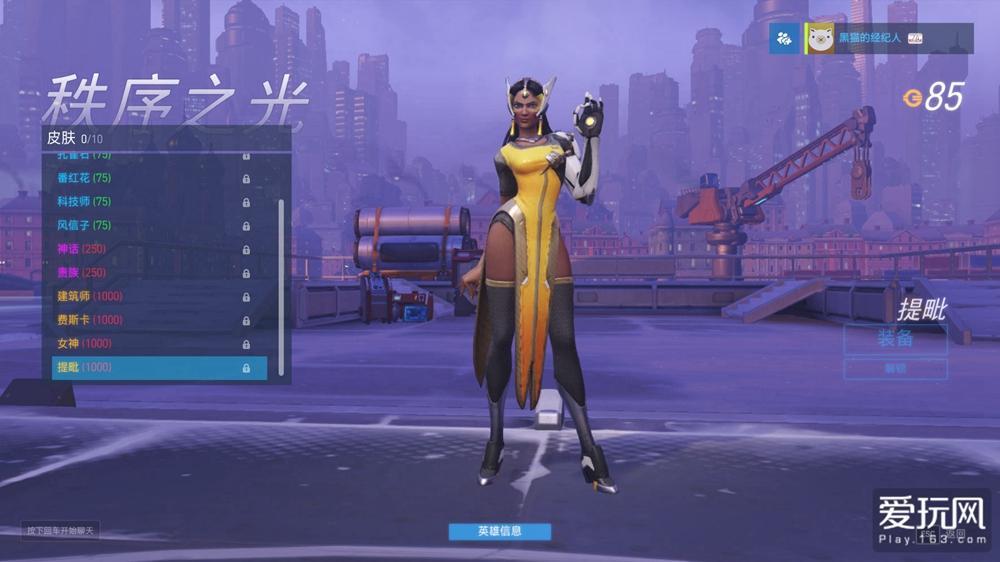Select the 番红花 (75) skin

[x=150, y=178]
